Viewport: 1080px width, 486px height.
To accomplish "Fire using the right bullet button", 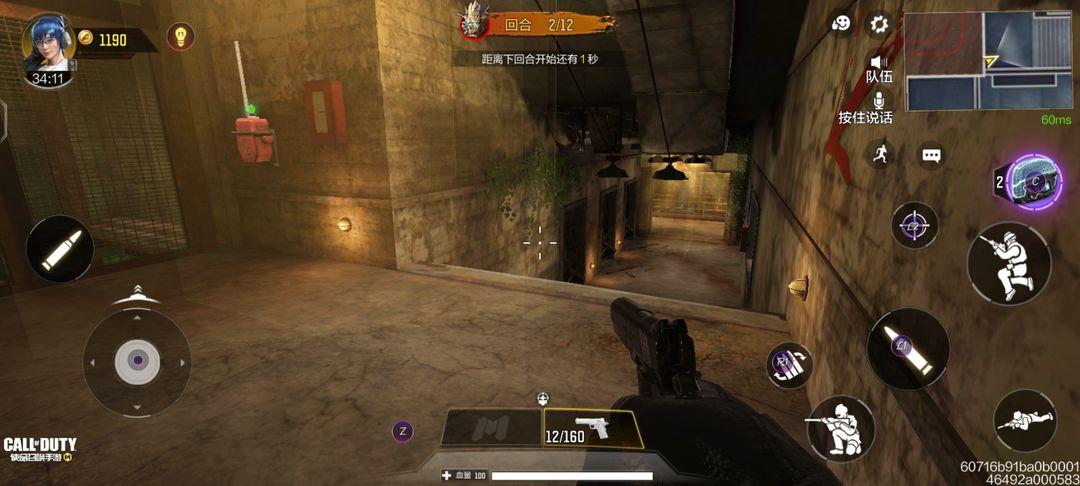I will coord(908,349).
